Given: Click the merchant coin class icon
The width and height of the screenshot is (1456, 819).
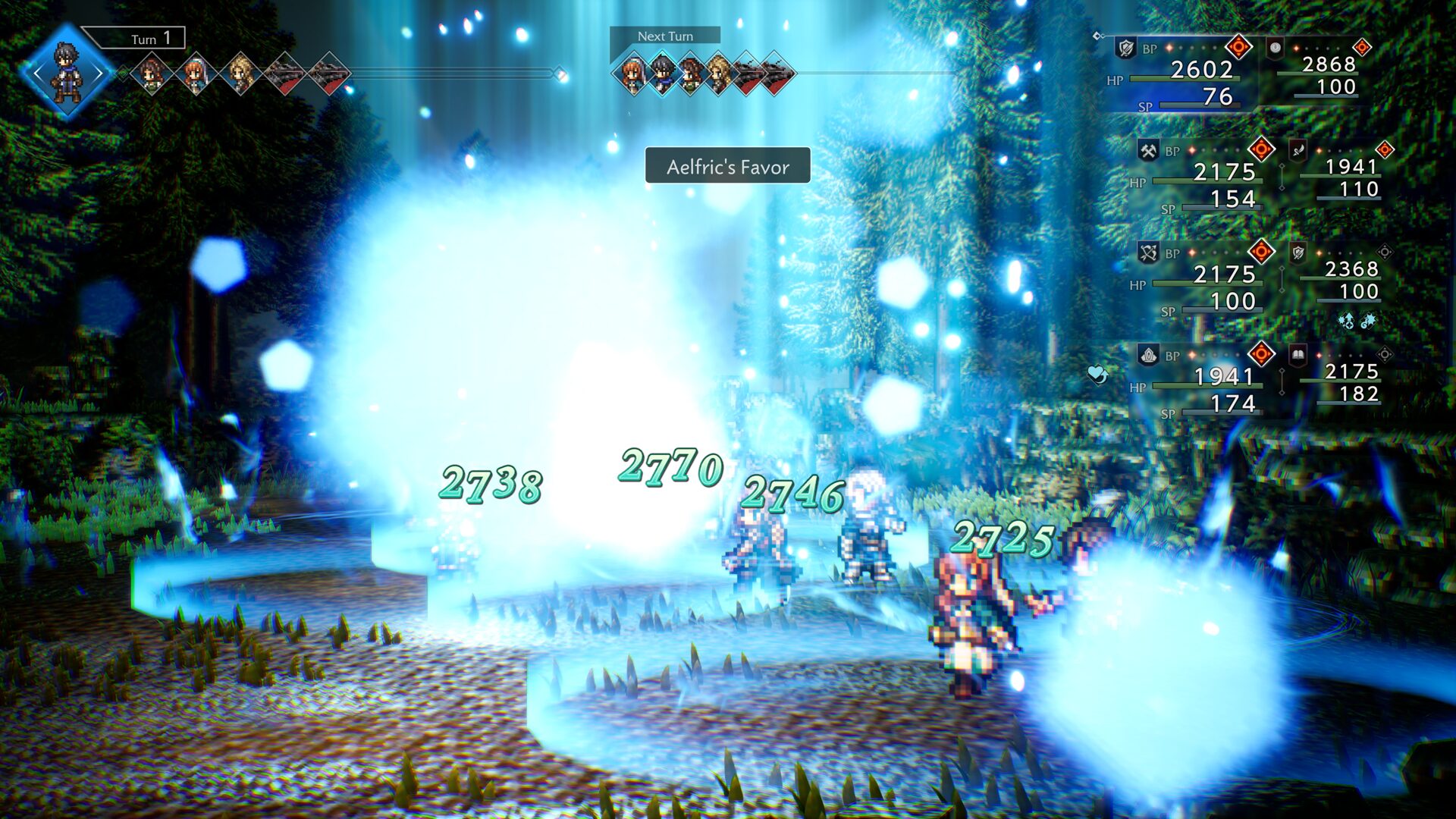Looking at the screenshot, I should pyautogui.click(x=1274, y=49).
